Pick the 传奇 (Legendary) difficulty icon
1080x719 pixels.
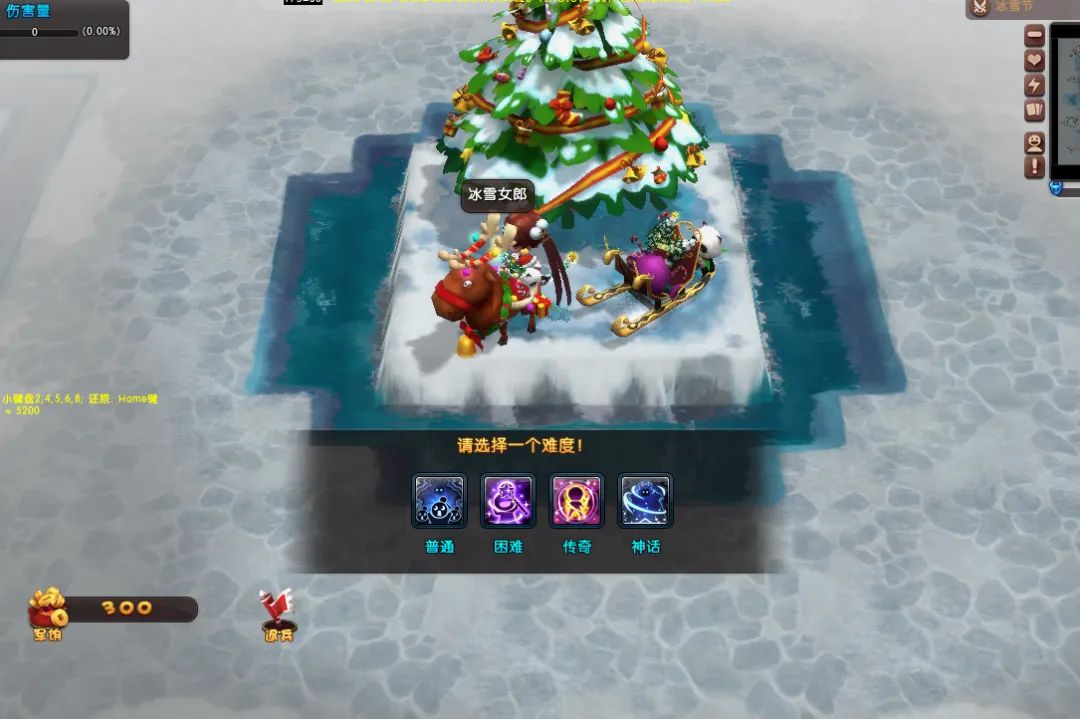pos(577,501)
